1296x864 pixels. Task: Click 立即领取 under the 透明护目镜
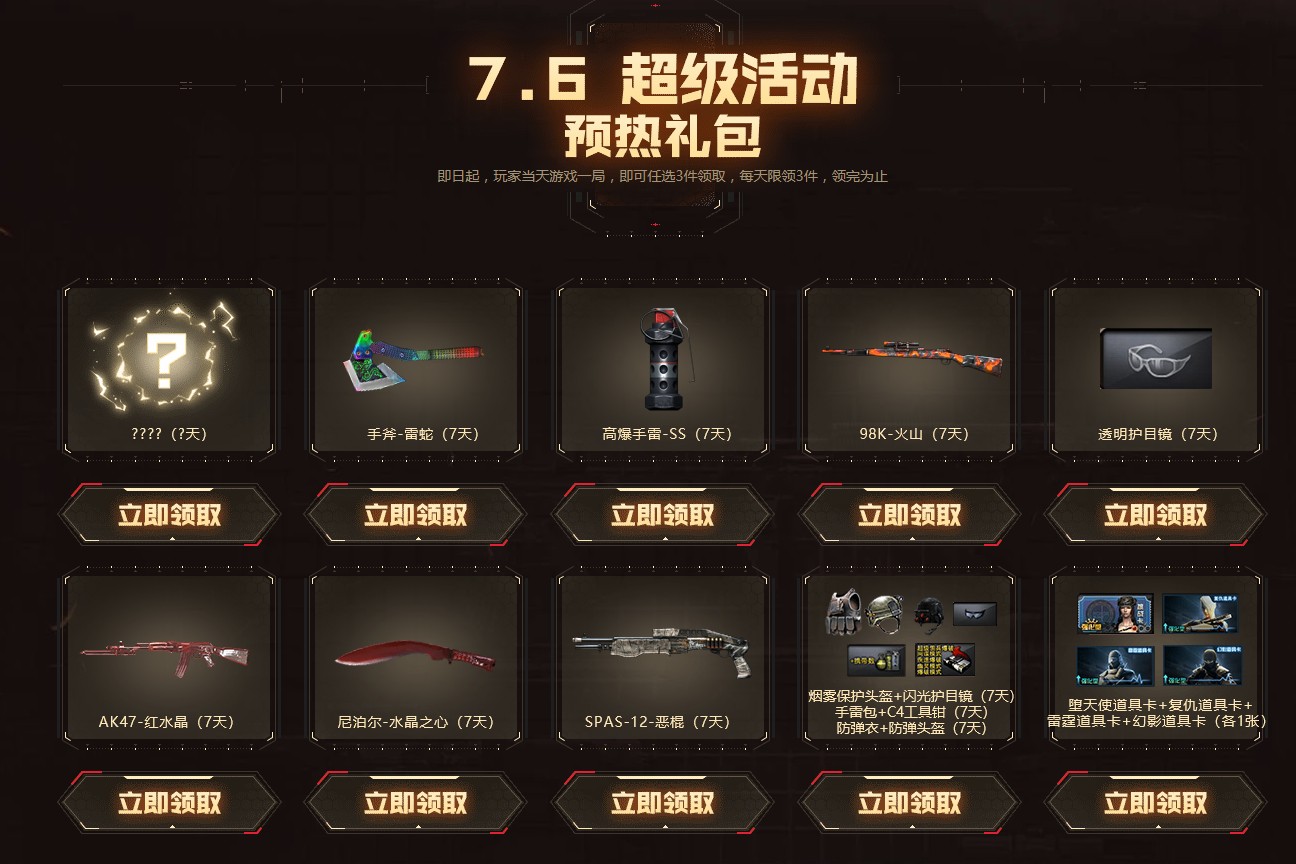[x=1155, y=513]
